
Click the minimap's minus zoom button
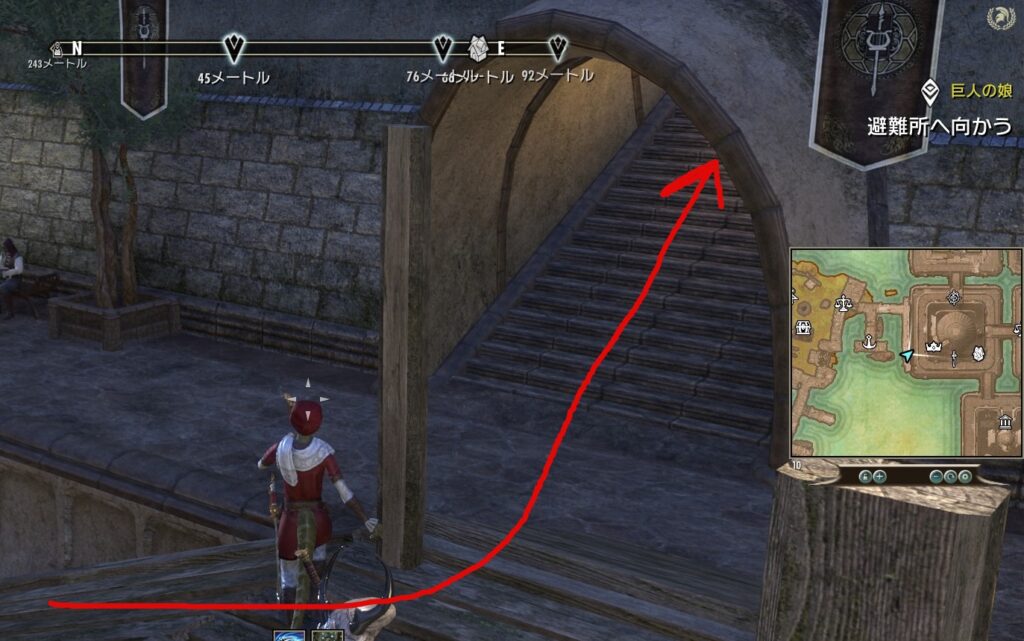[936, 477]
